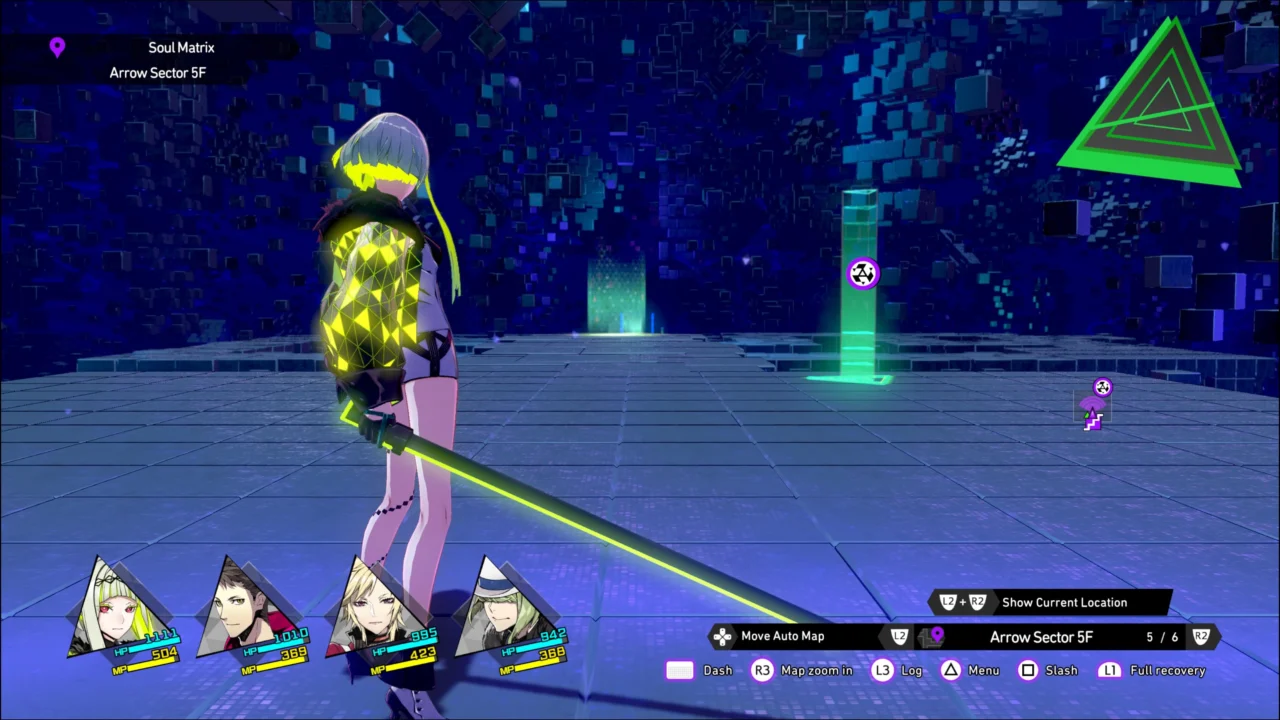
Task: Select the Arrow Sector 5F location label
Action: pyautogui.click(x=1042, y=637)
